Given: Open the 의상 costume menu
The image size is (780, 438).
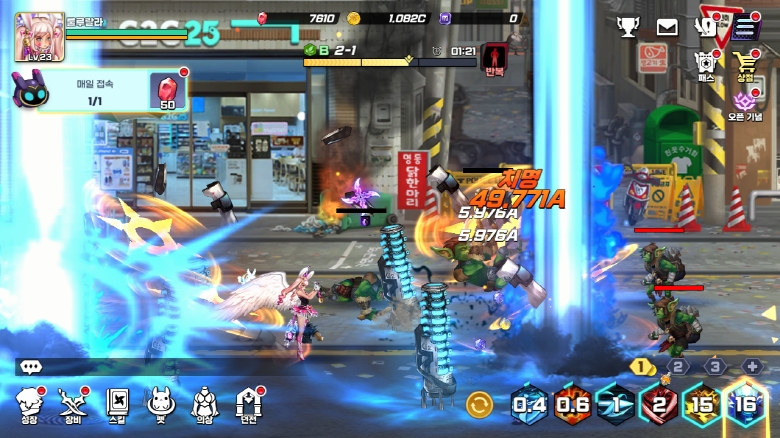Looking at the screenshot, I should tap(204, 404).
